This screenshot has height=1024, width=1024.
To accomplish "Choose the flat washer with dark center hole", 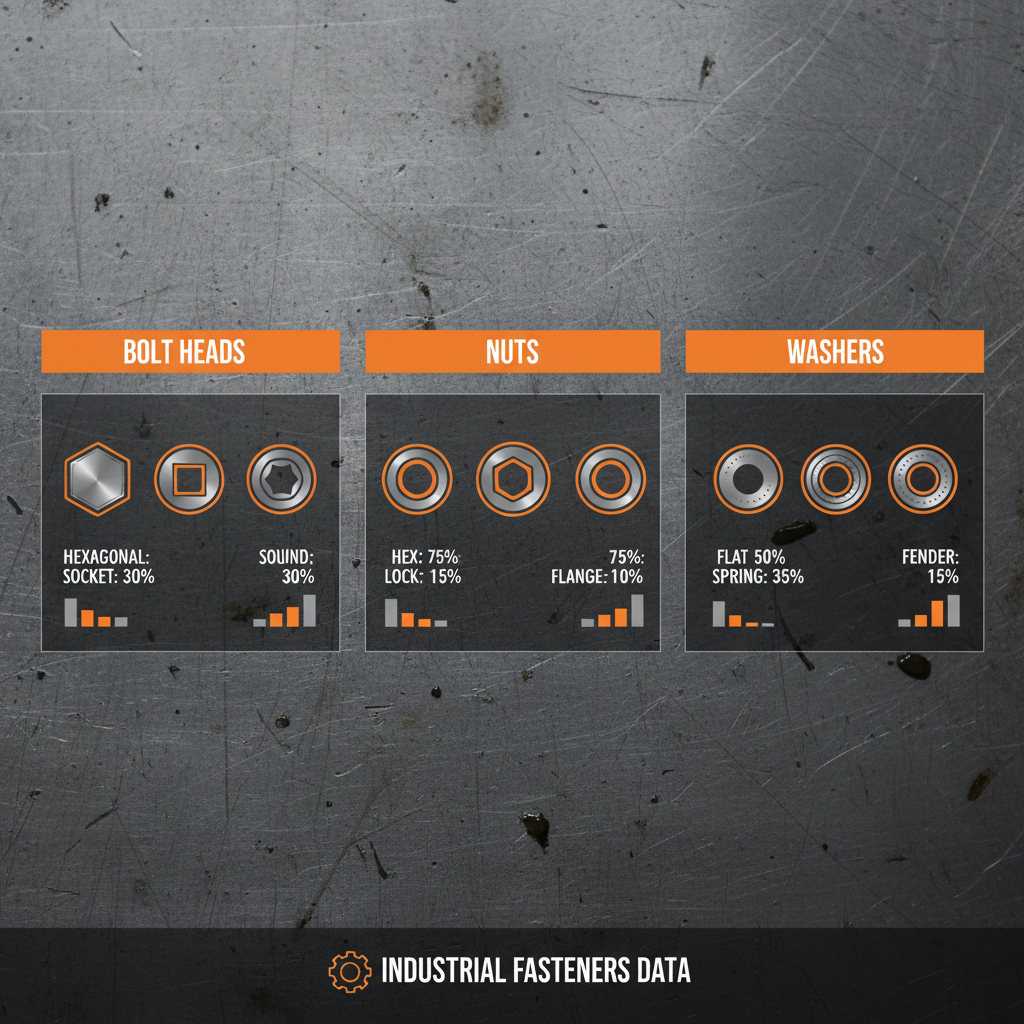I will [748, 480].
